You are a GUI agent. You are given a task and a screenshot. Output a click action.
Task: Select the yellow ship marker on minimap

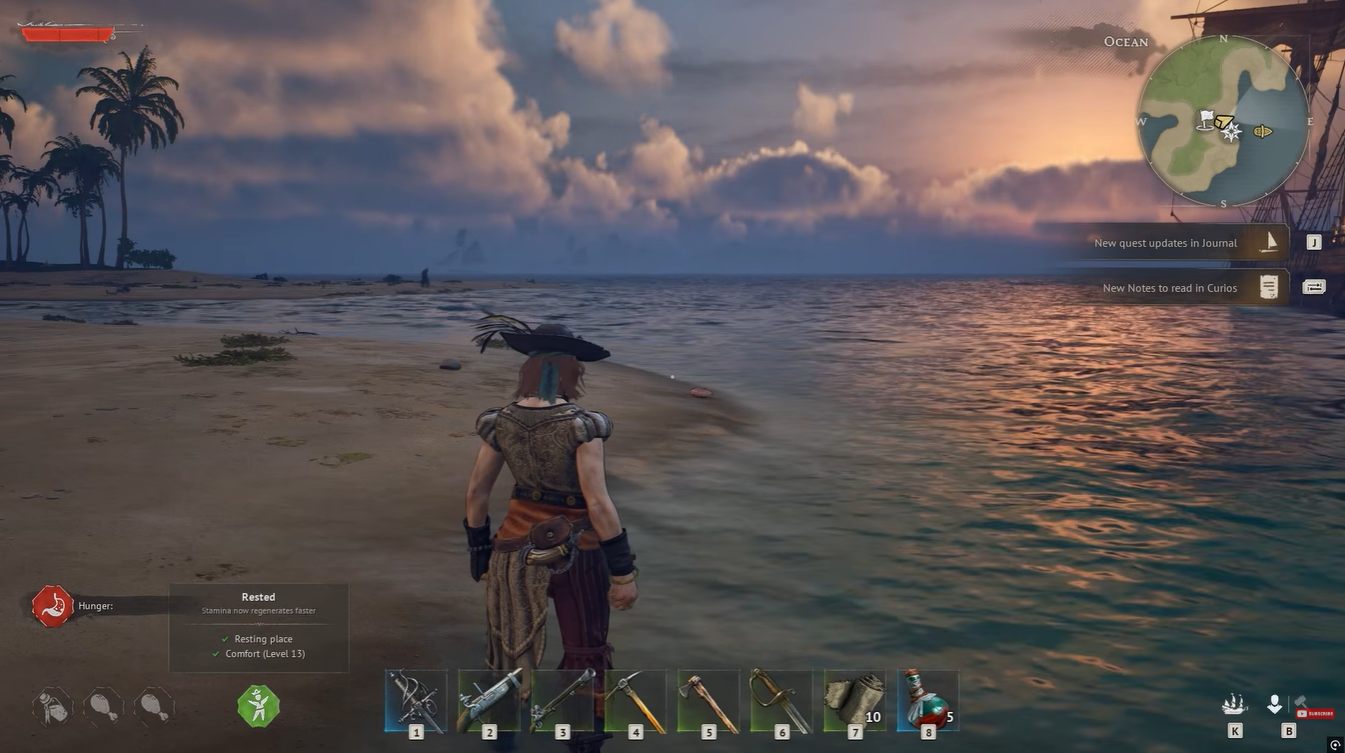[1263, 131]
